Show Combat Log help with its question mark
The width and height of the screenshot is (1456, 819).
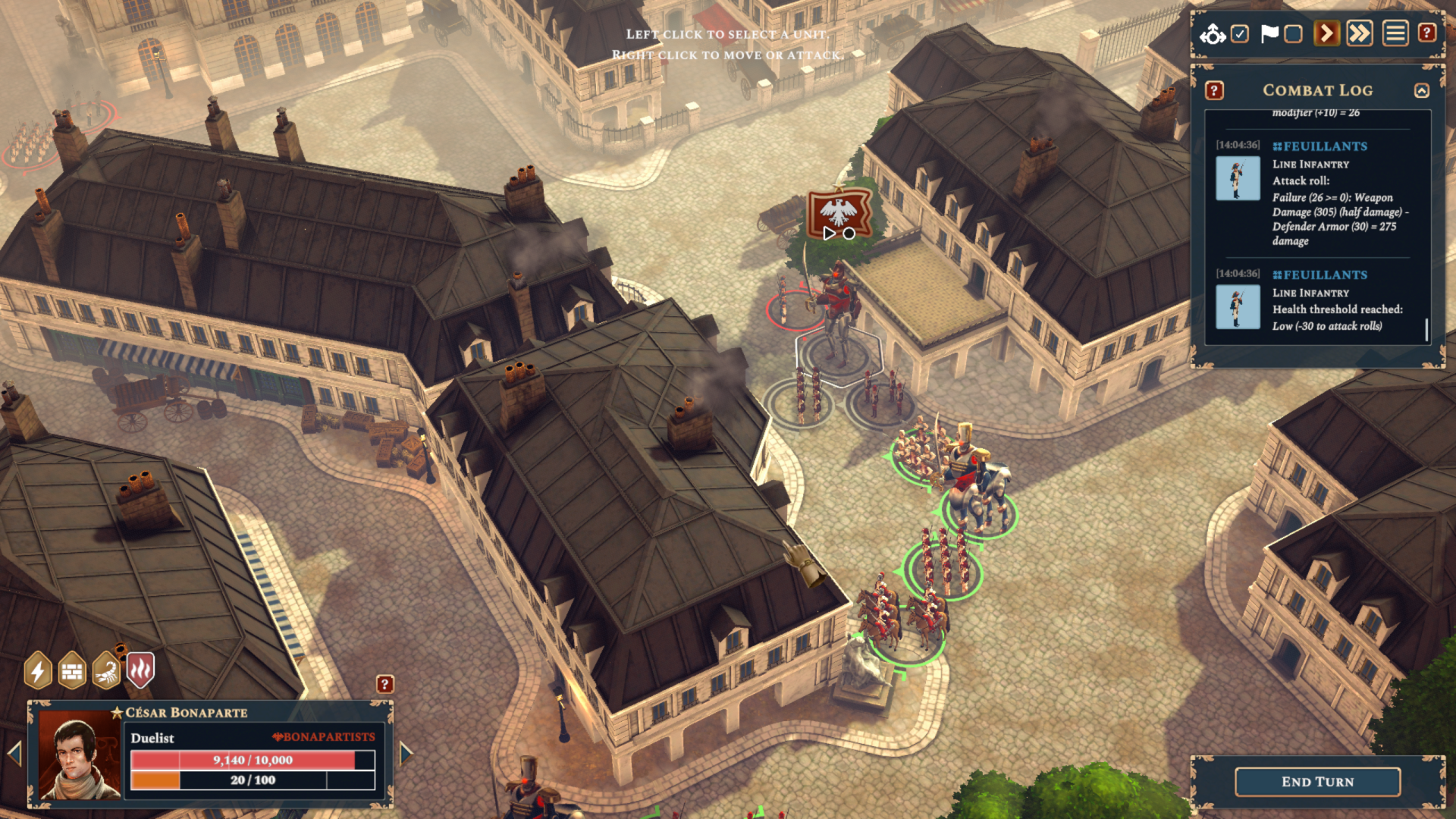pos(1214,91)
